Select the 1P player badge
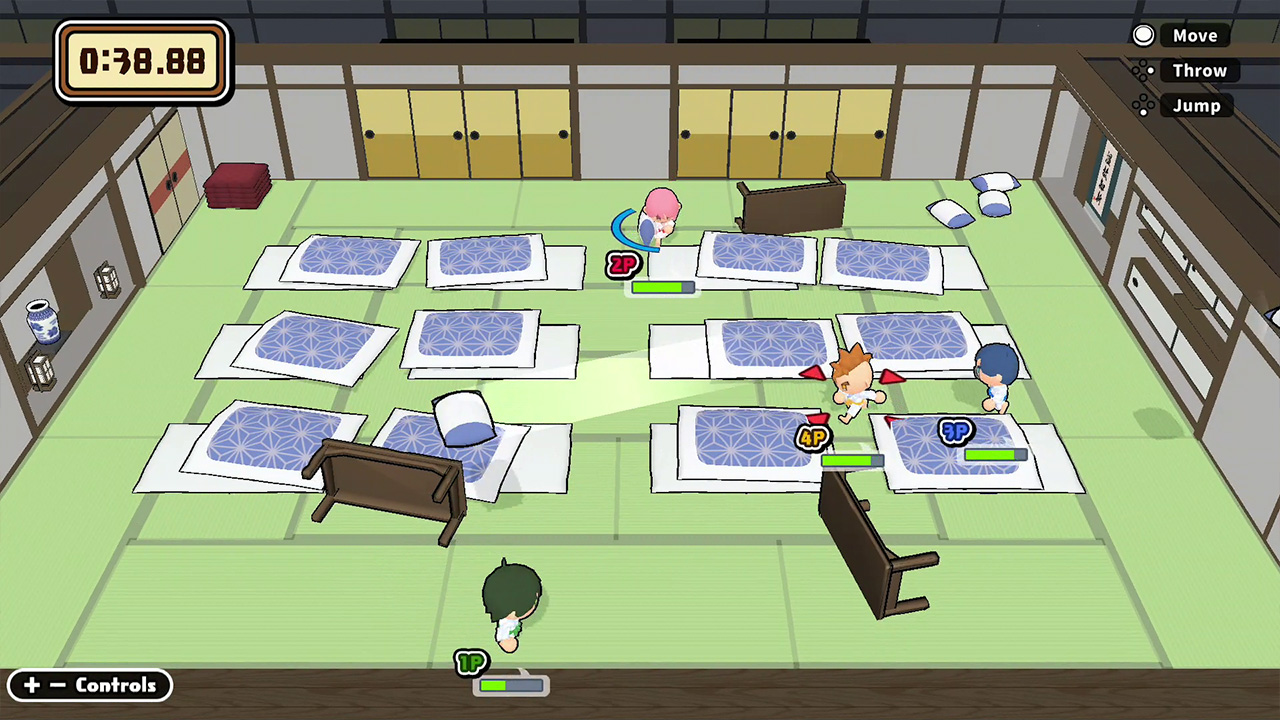1280x720 pixels. pos(470,663)
